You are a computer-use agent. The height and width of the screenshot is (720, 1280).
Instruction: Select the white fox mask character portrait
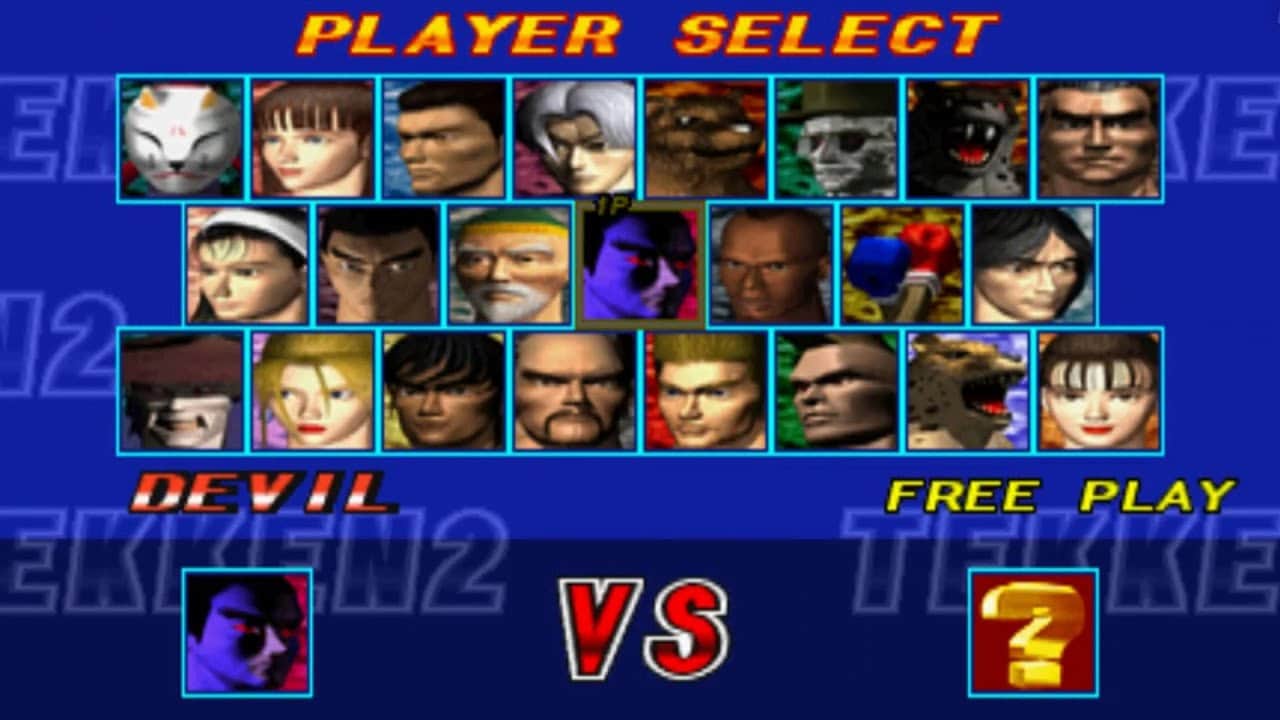182,138
